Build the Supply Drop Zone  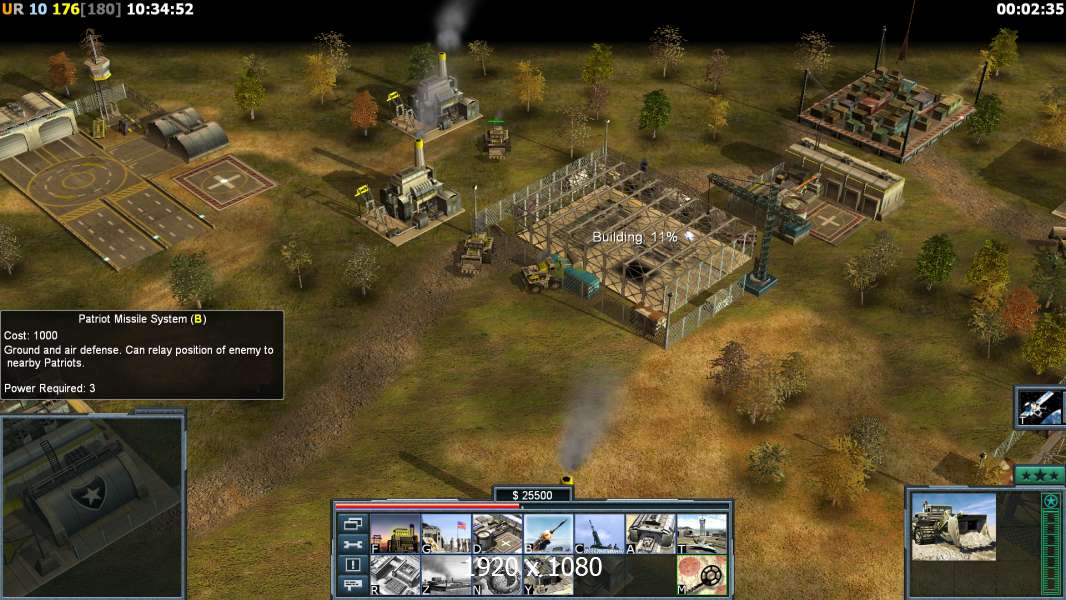click(x=446, y=575)
